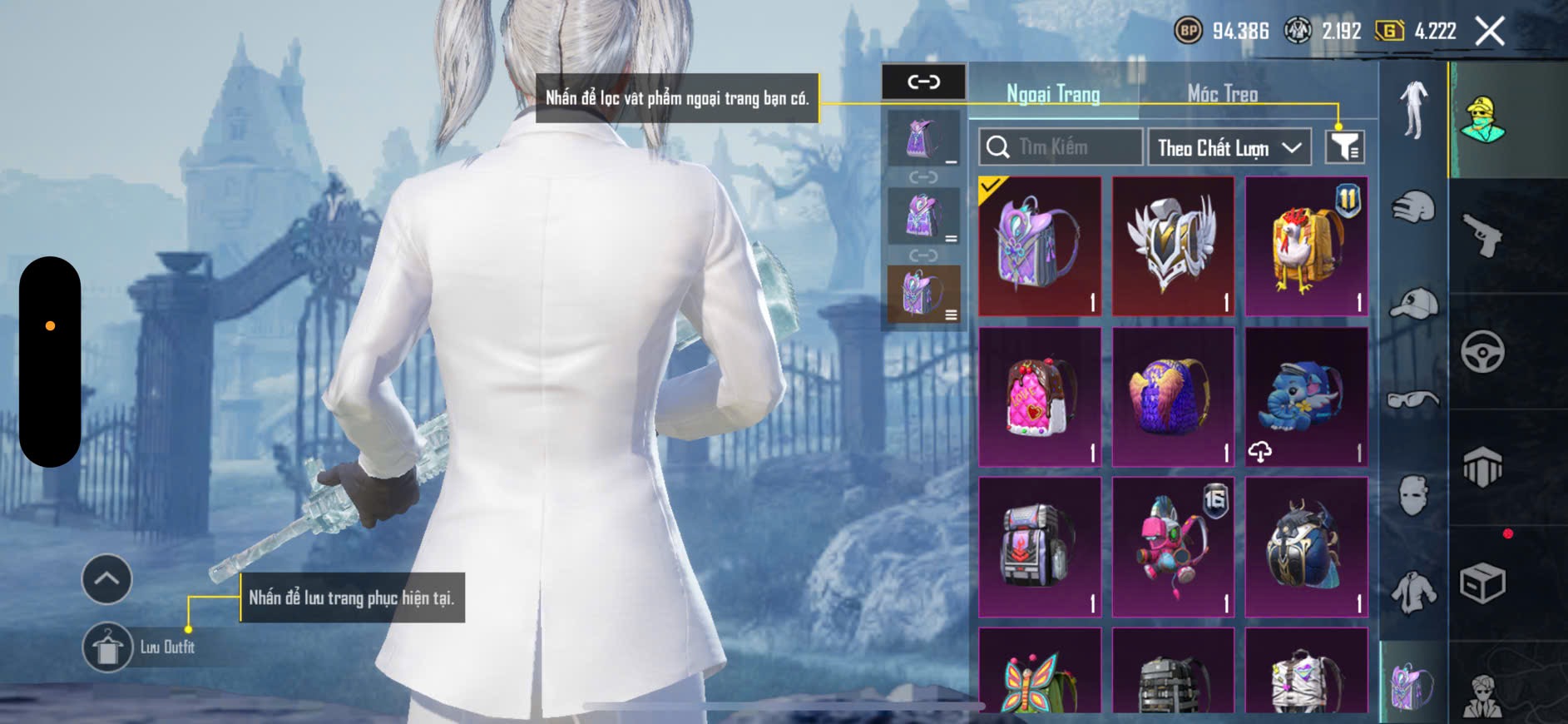Image resolution: width=1568 pixels, height=724 pixels.
Task: Open the glasses accessory category
Action: tap(1413, 400)
